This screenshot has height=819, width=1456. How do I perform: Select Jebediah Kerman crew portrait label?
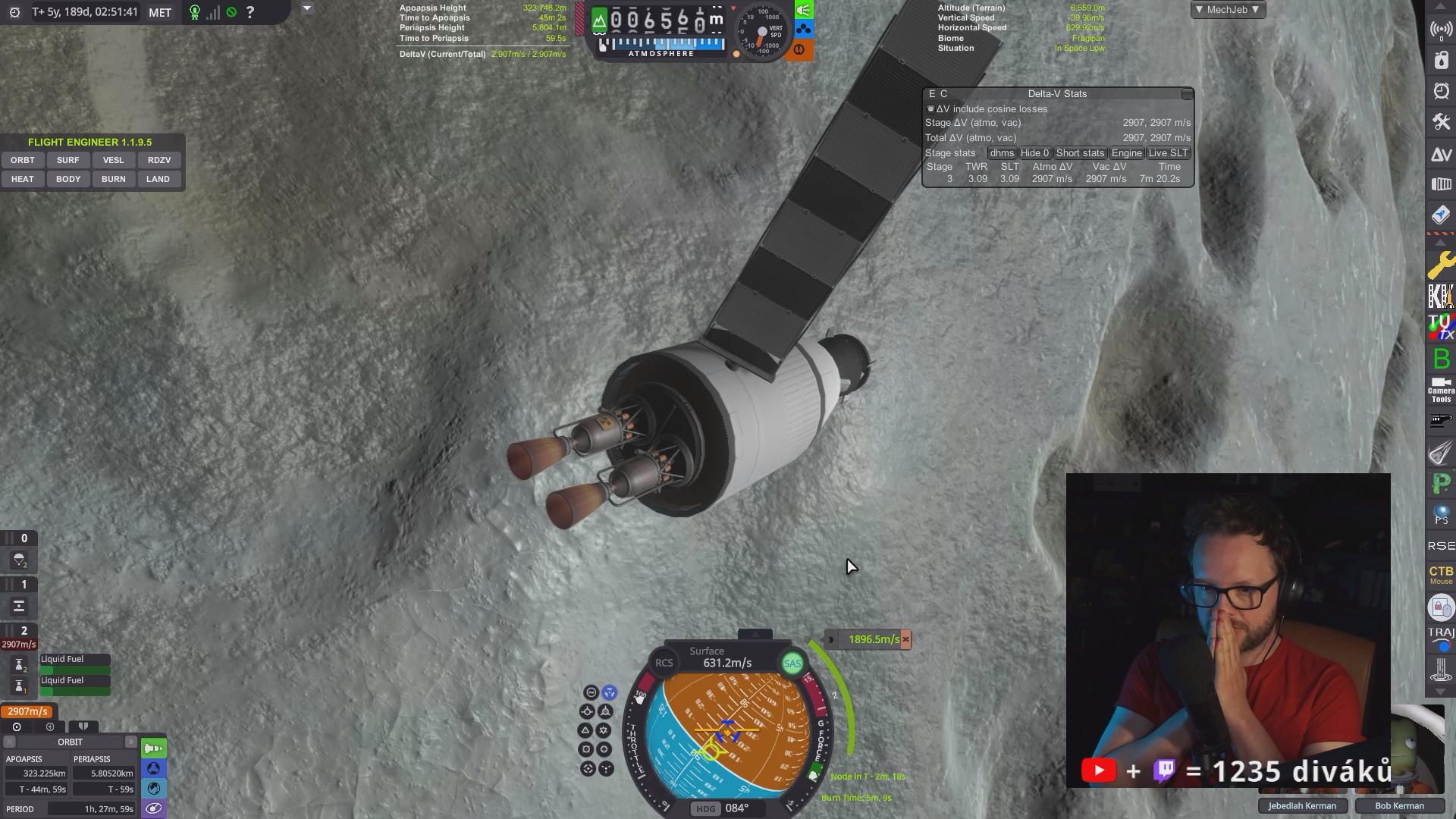1302,806
